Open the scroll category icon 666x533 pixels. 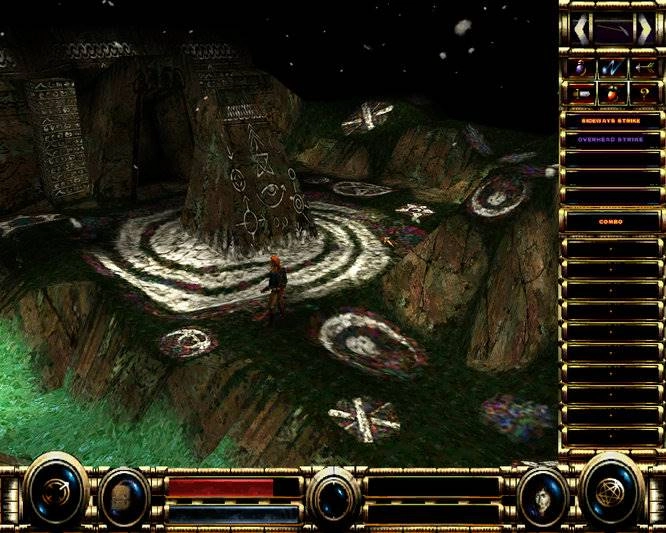[580, 94]
